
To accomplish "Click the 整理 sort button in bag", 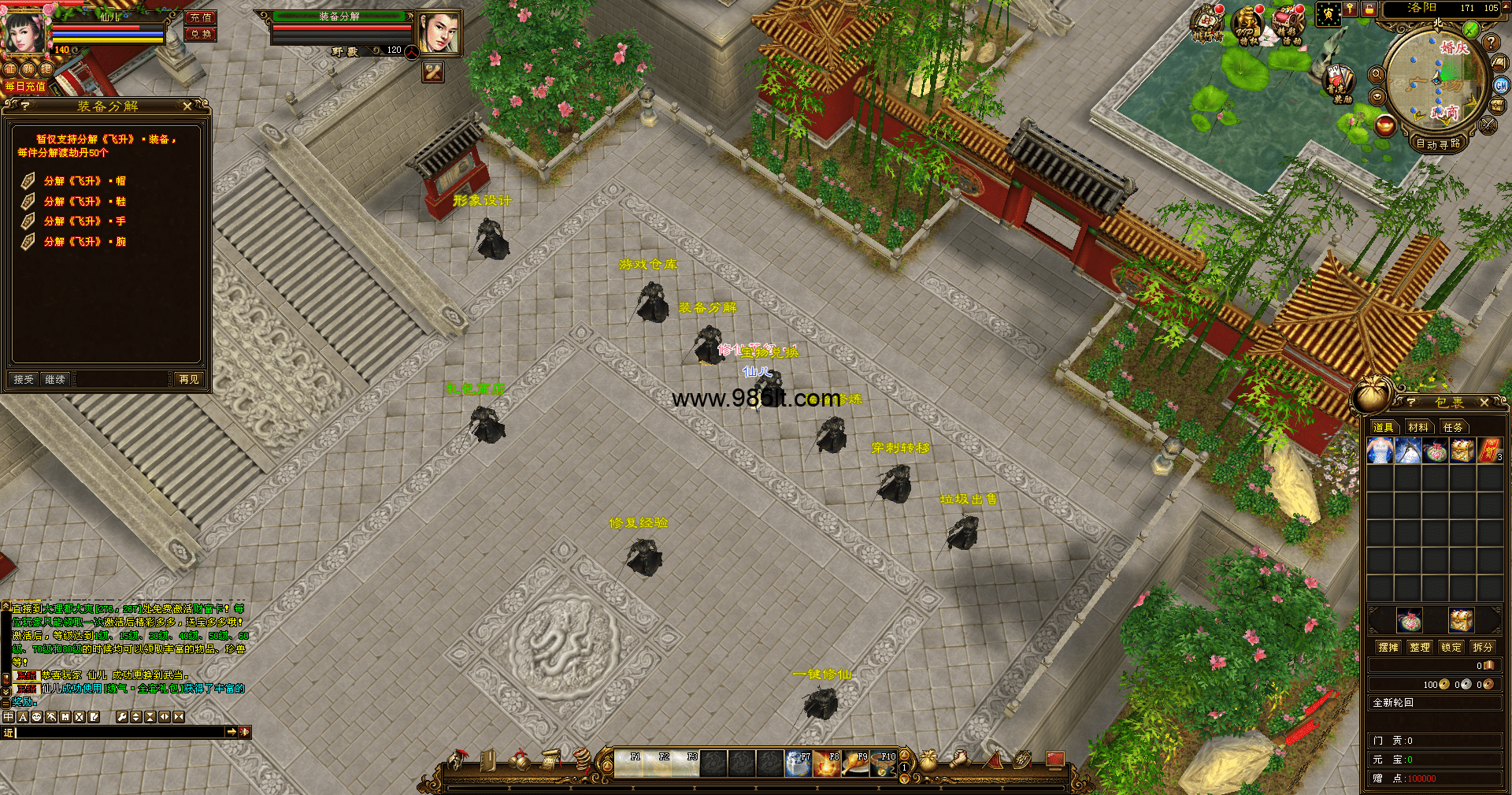I will point(1420,647).
